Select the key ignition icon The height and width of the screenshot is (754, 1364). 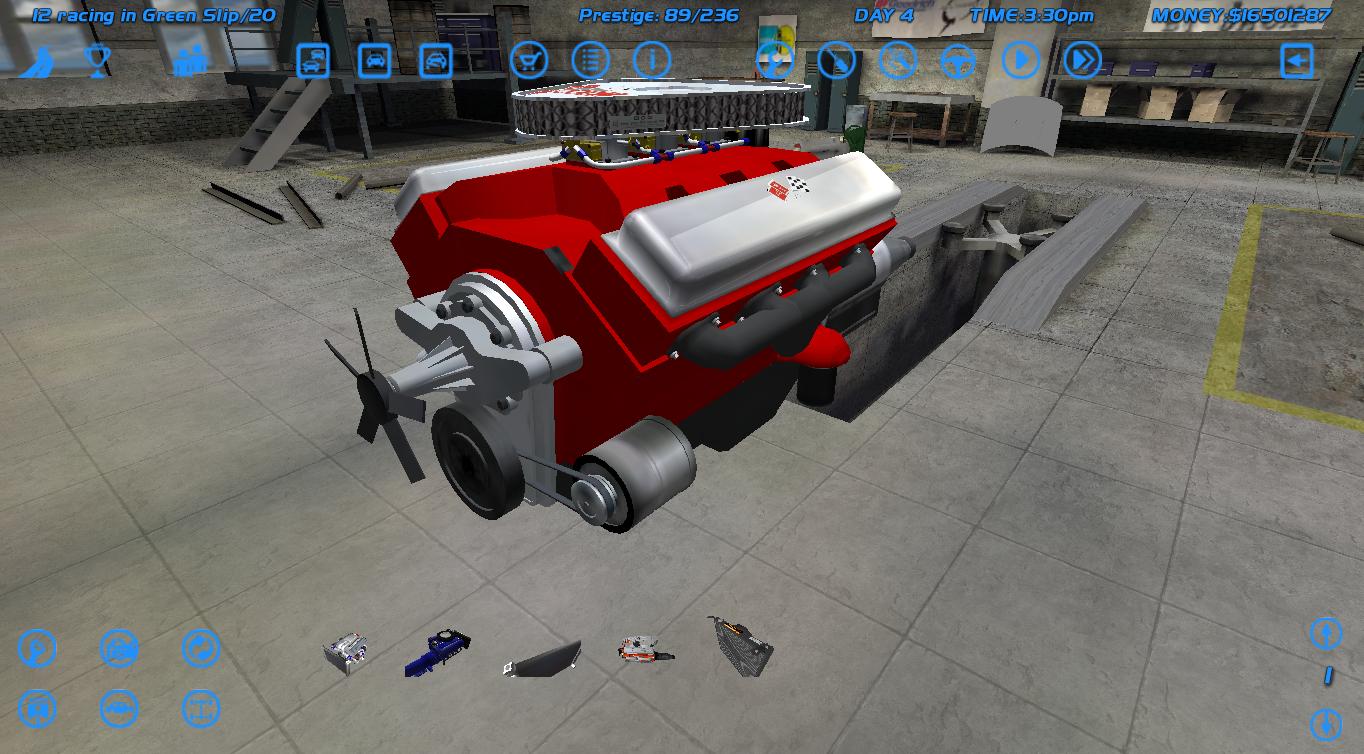pyautogui.click(x=838, y=60)
